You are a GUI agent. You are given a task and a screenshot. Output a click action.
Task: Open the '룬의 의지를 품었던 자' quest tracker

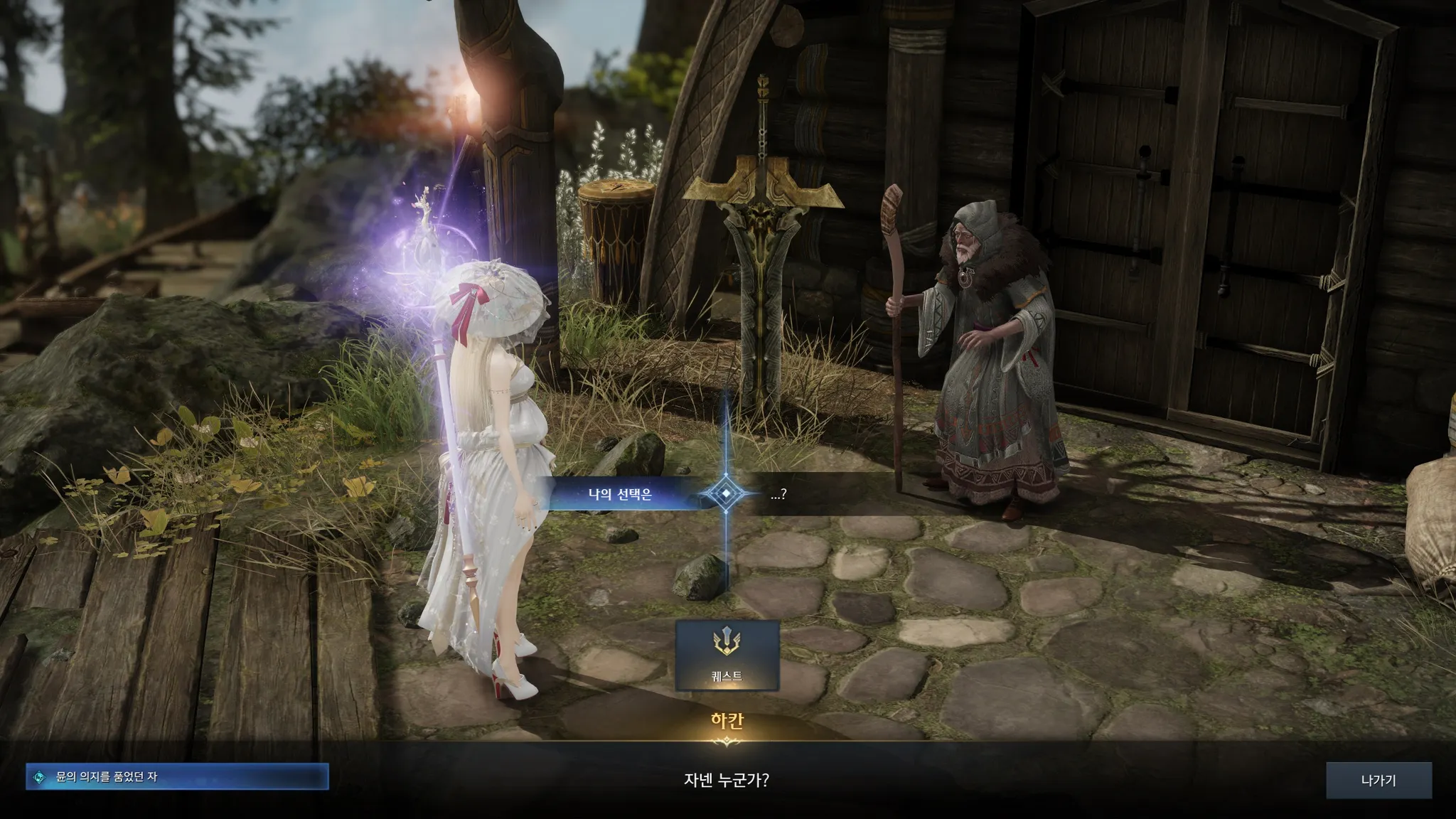(177, 777)
